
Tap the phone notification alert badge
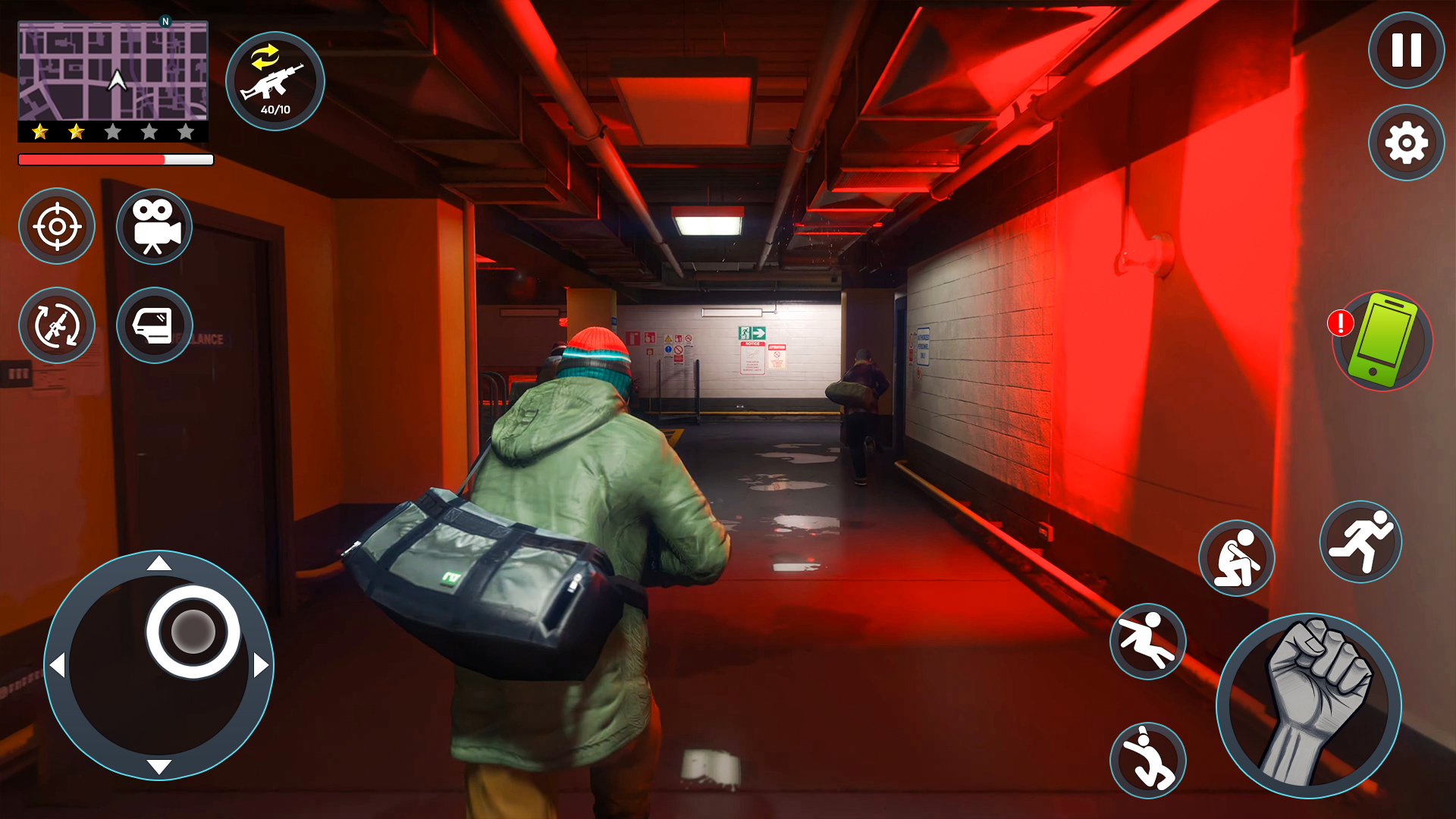(x=1339, y=322)
